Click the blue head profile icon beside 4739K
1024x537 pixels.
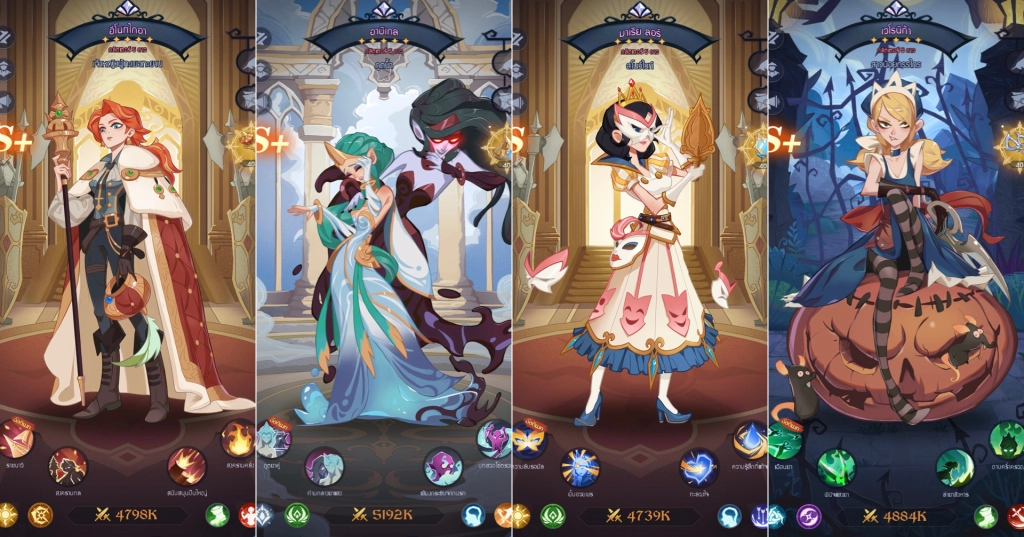point(730,516)
